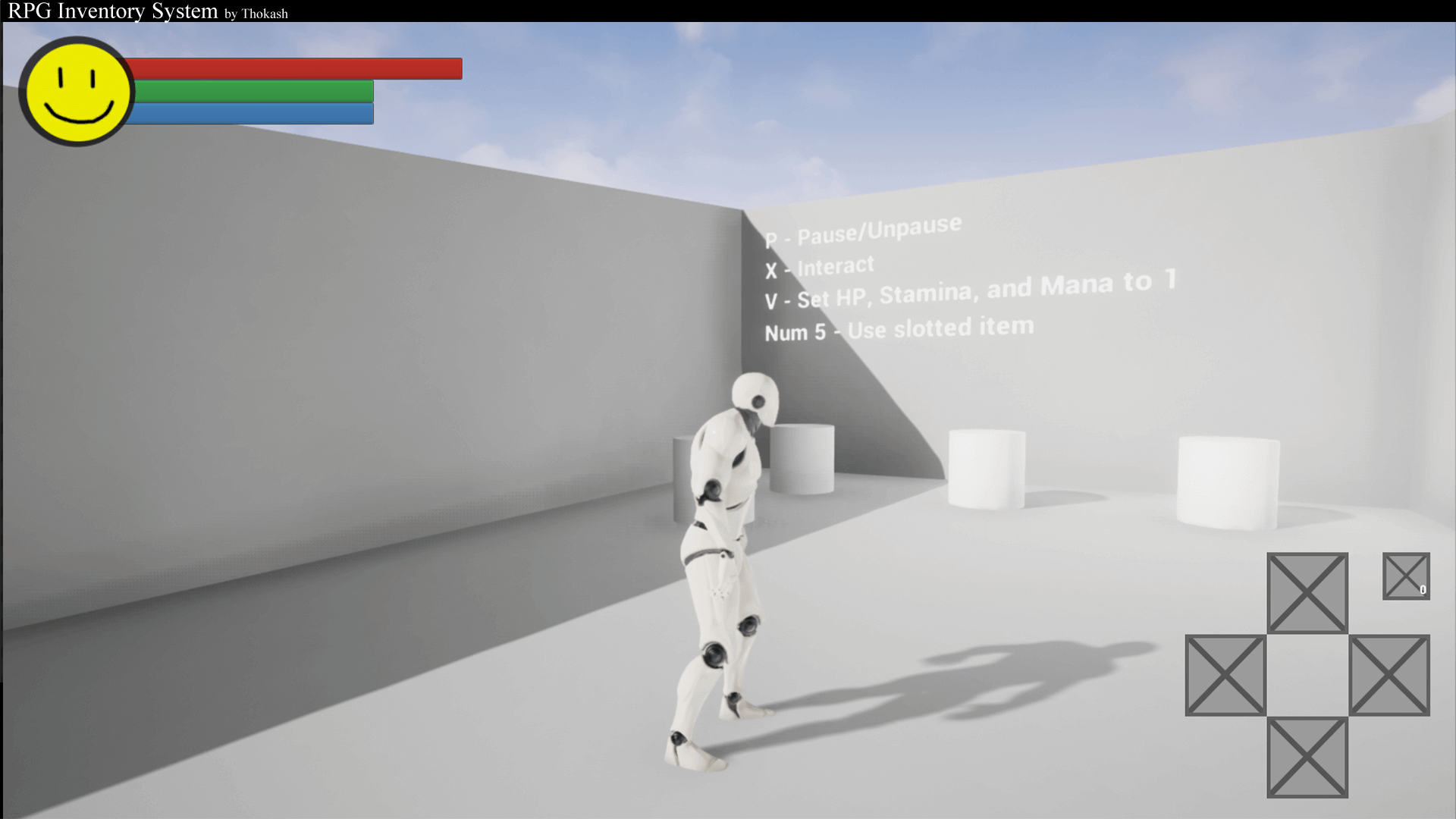Select the center inventory quick slot
This screenshot has height=819, width=1456.
click(1307, 673)
